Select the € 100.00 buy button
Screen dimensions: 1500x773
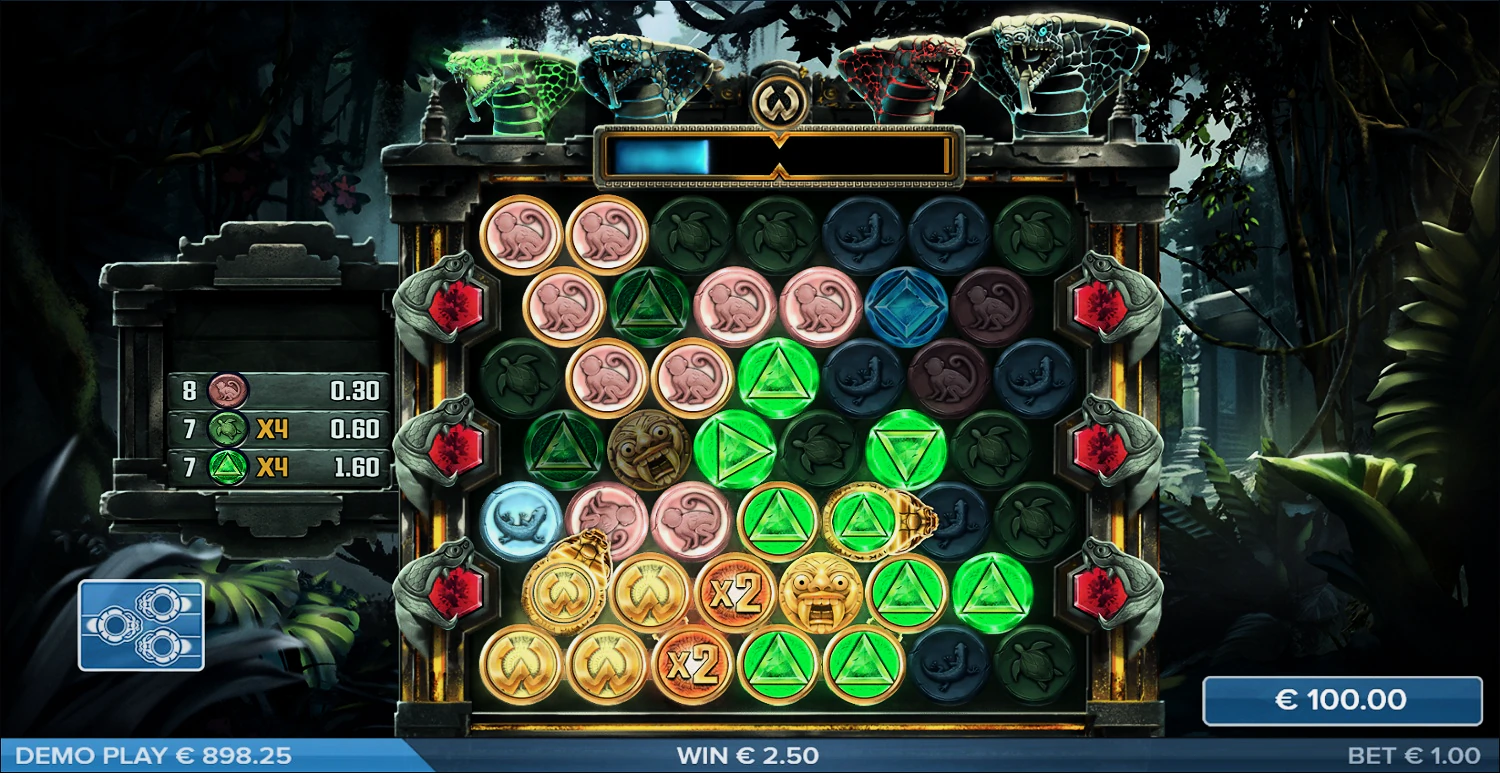pyautogui.click(x=1341, y=700)
